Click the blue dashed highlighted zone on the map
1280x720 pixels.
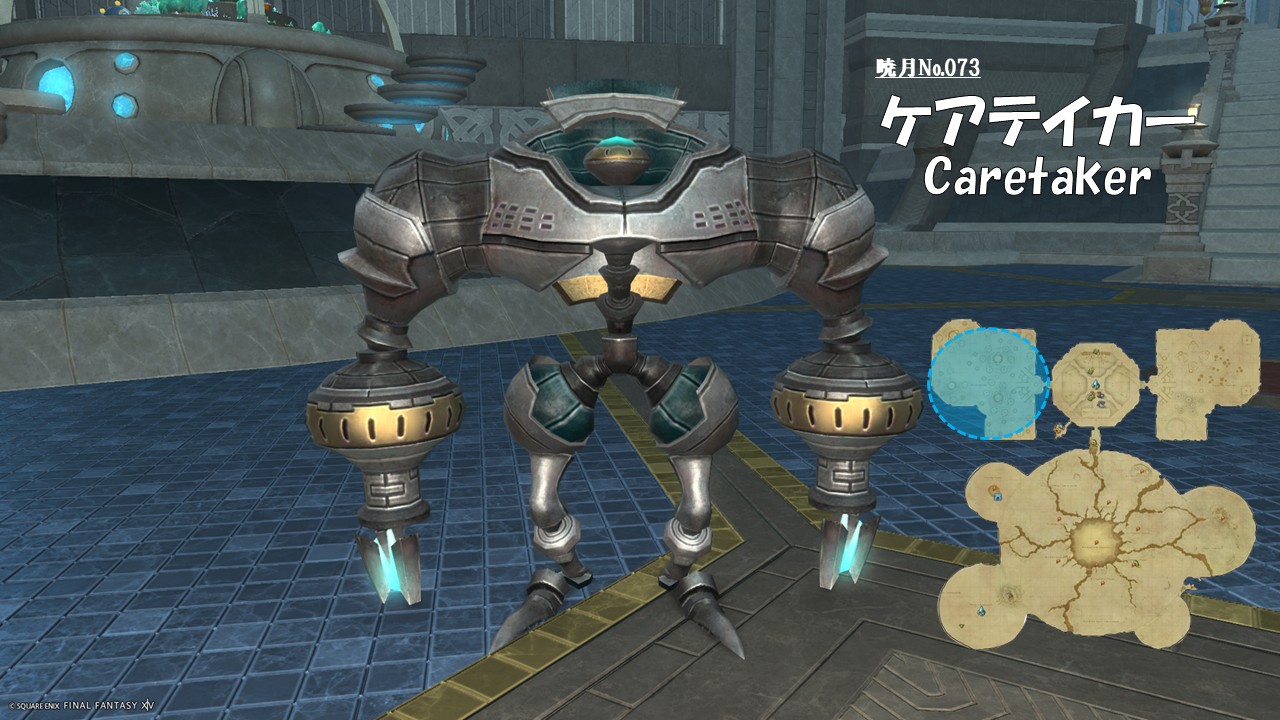(x=988, y=383)
